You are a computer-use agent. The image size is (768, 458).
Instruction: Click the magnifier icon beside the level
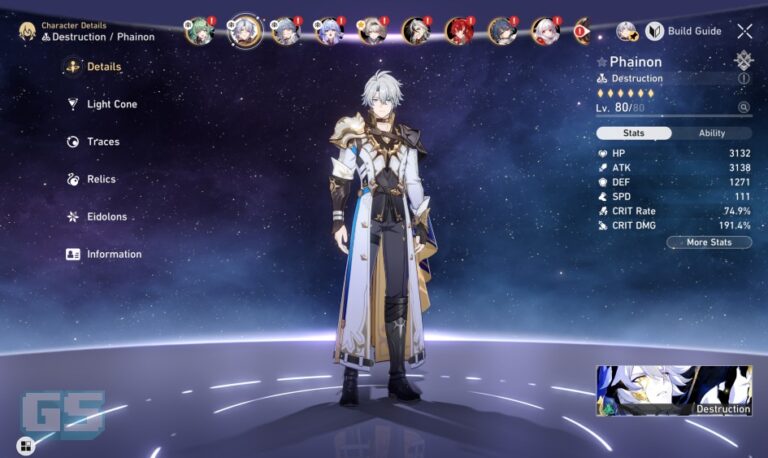click(x=743, y=107)
